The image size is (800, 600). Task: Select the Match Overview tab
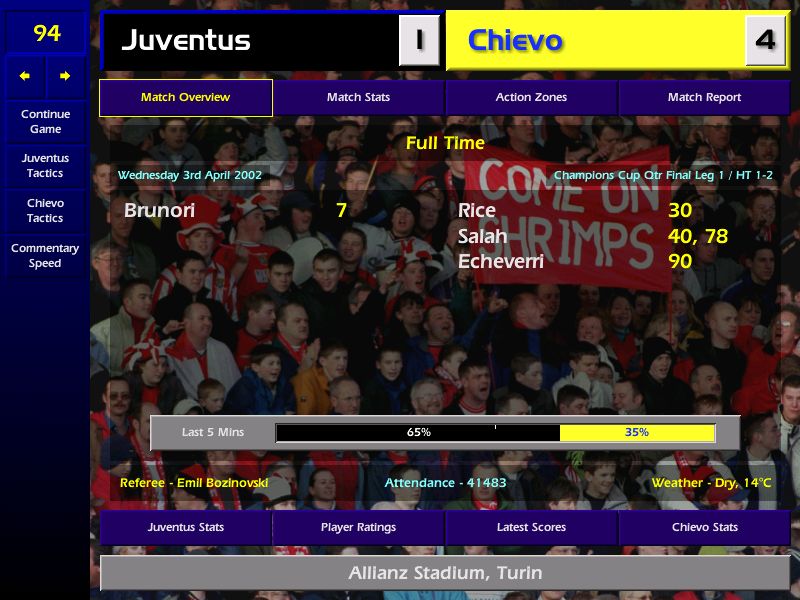click(x=185, y=97)
